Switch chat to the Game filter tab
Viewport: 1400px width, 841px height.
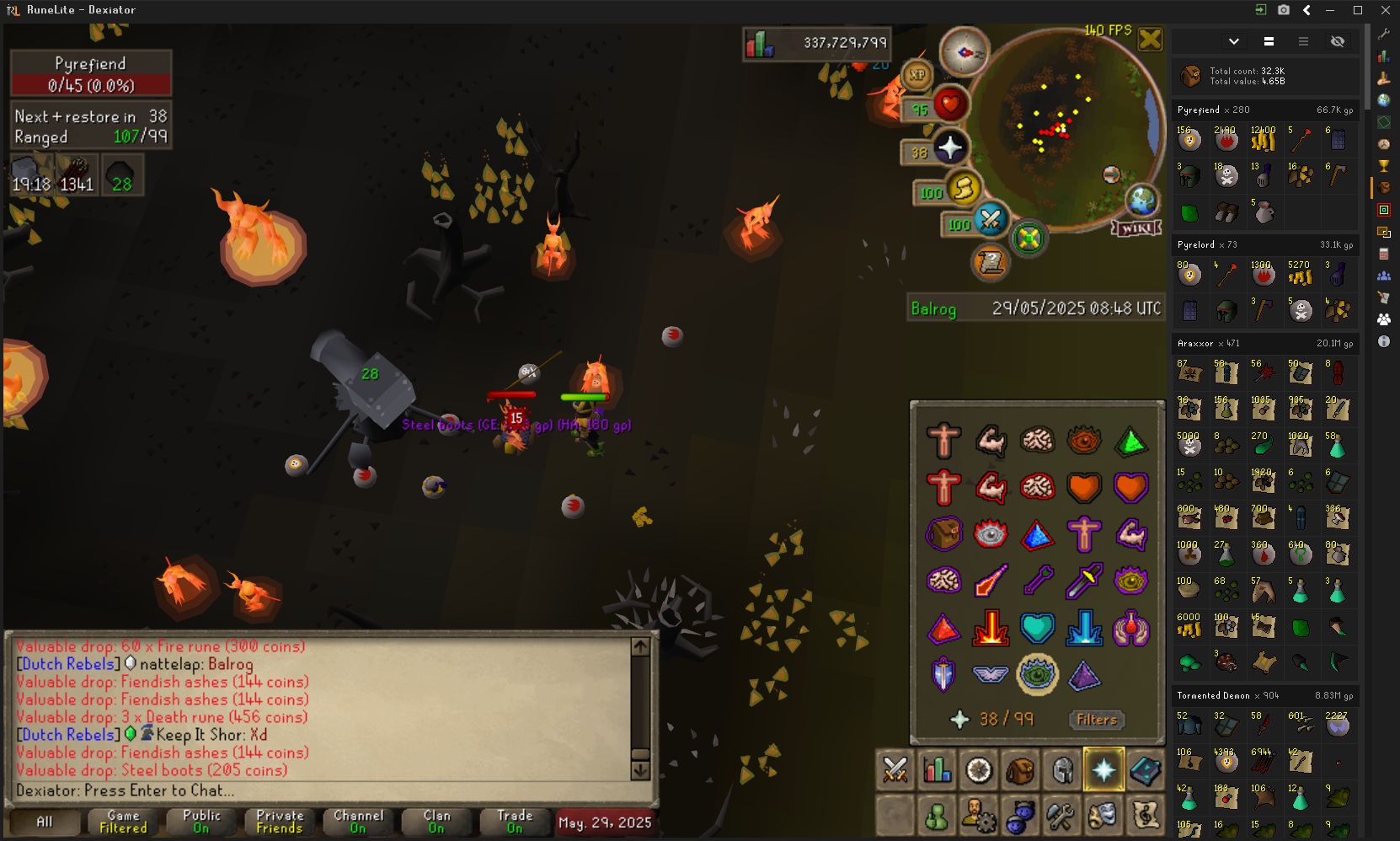(x=123, y=822)
